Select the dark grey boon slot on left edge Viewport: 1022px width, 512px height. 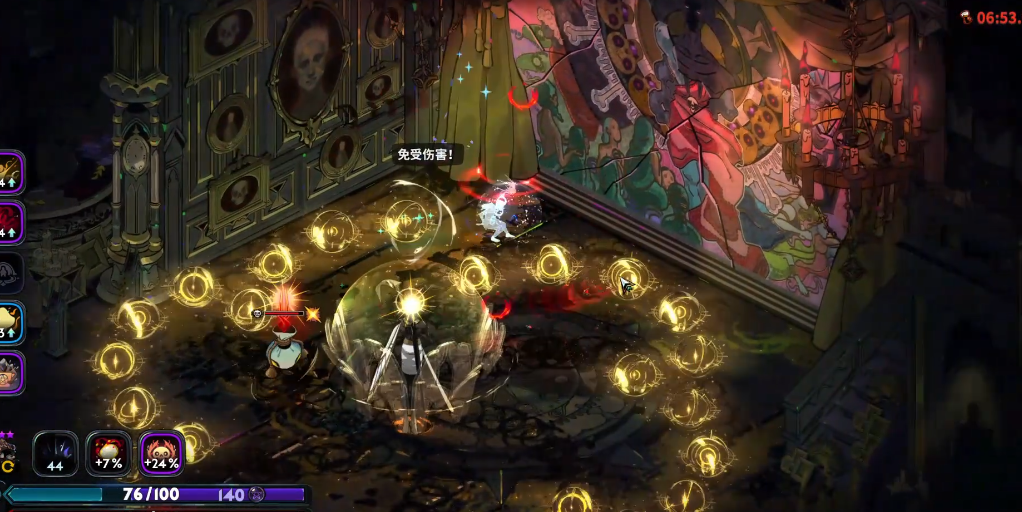[9, 272]
